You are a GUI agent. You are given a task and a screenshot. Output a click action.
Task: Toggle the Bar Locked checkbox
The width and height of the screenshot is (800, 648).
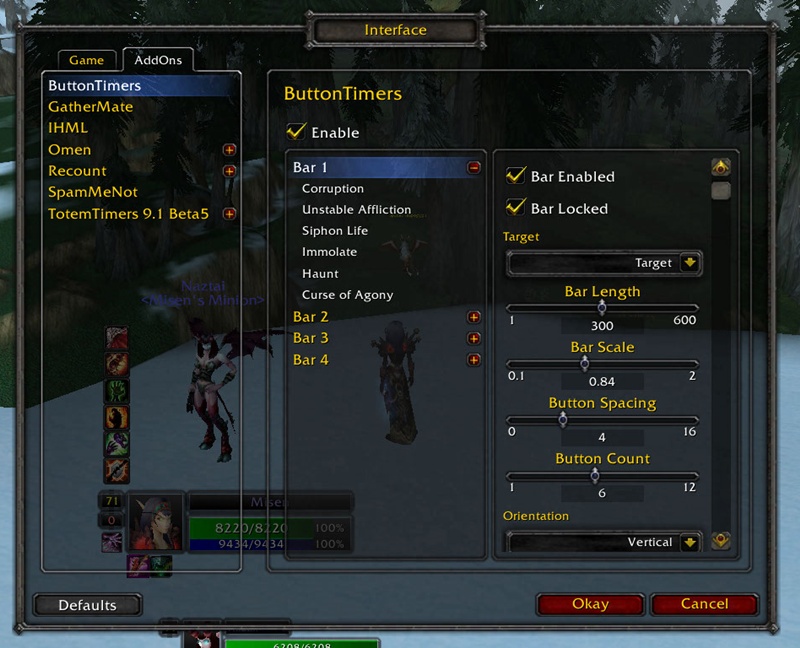pyautogui.click(x=516, y=208)
